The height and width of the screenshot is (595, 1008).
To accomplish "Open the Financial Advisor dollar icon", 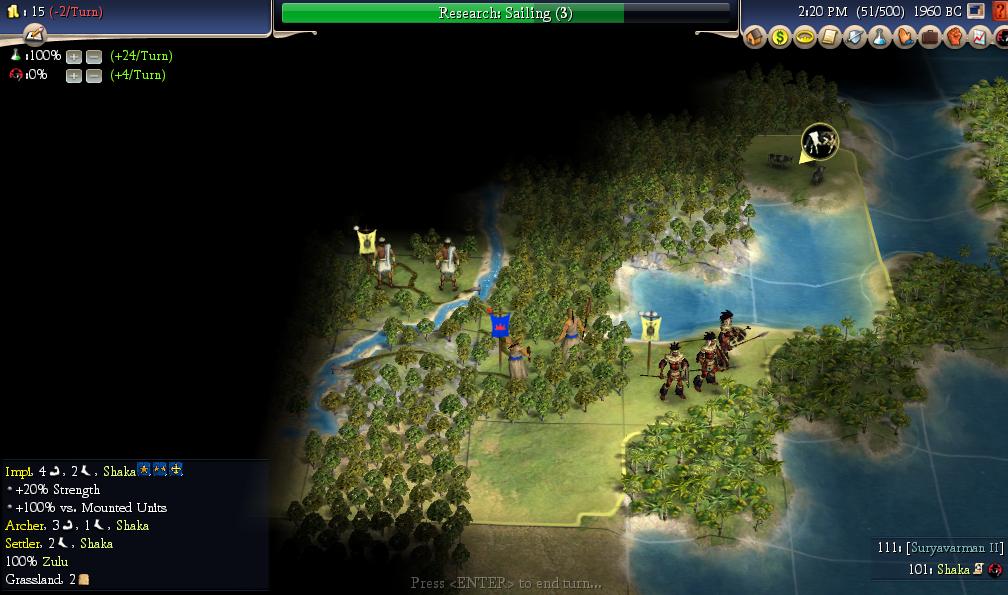I will pyautogui.click(x=780, y=38).
